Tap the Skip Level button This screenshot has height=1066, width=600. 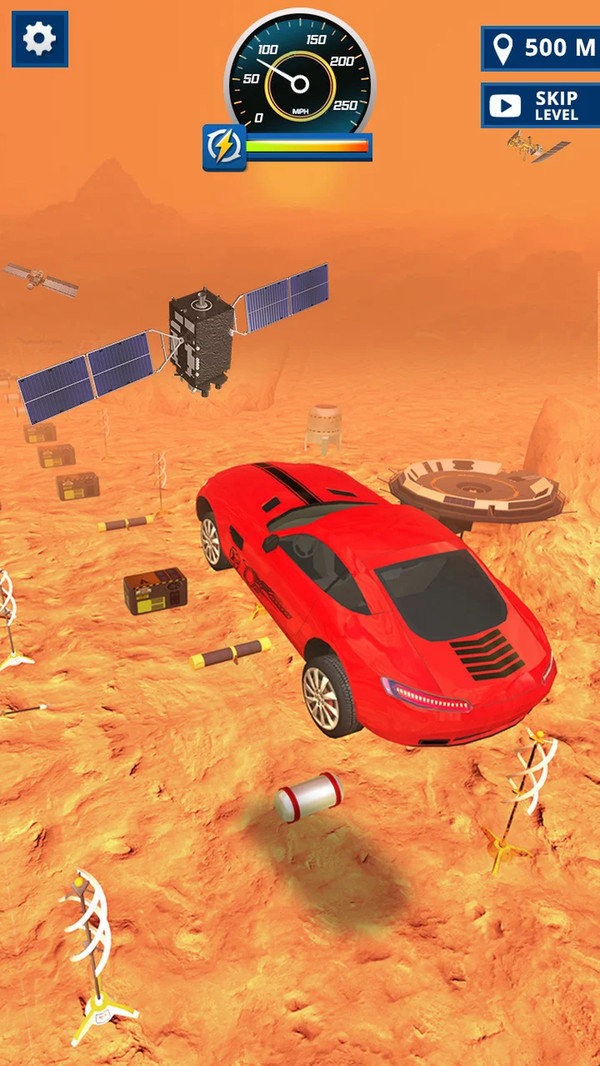coord(541,105)
